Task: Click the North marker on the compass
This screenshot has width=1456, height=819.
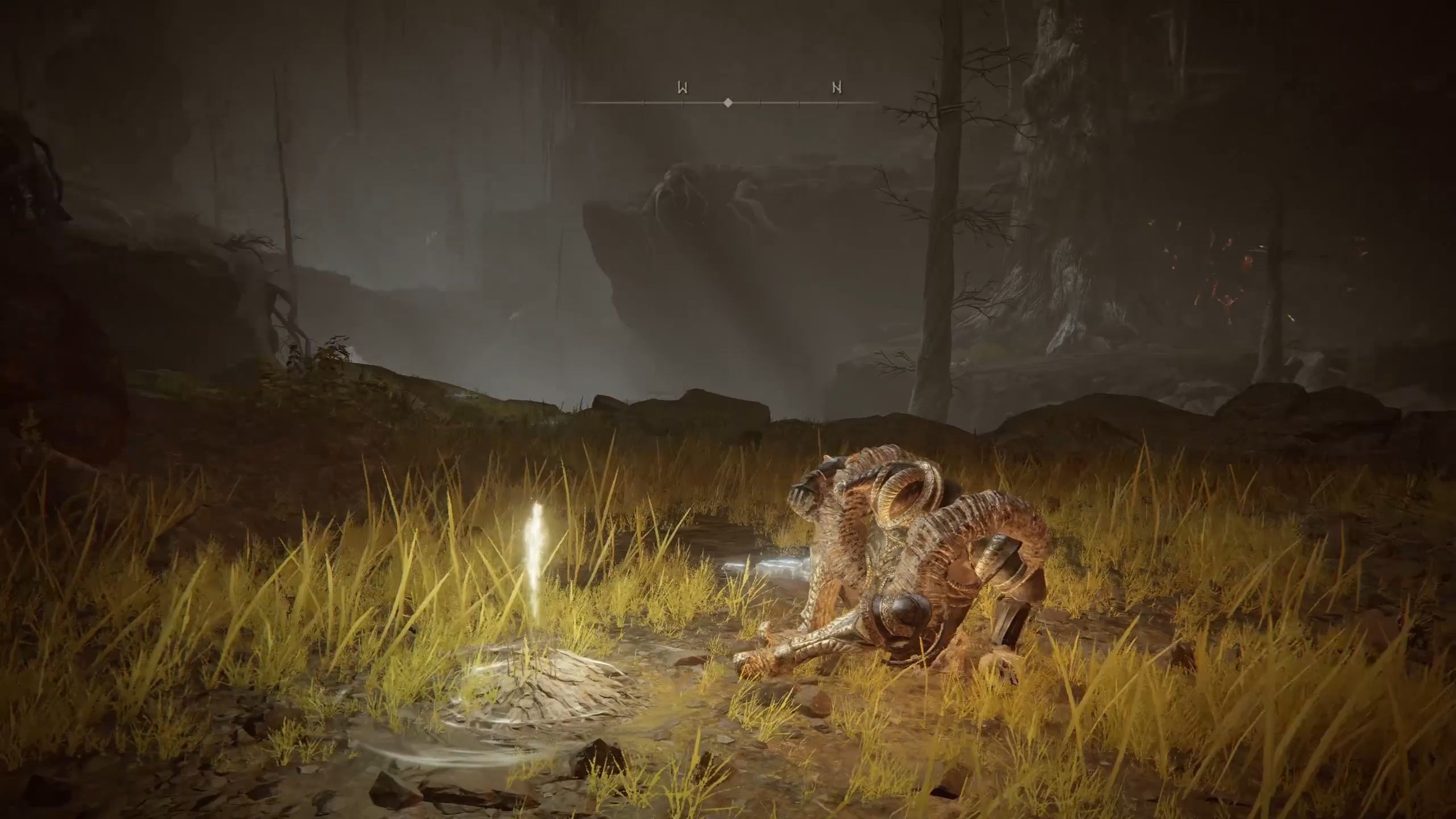Action: (x=837, y=88)
